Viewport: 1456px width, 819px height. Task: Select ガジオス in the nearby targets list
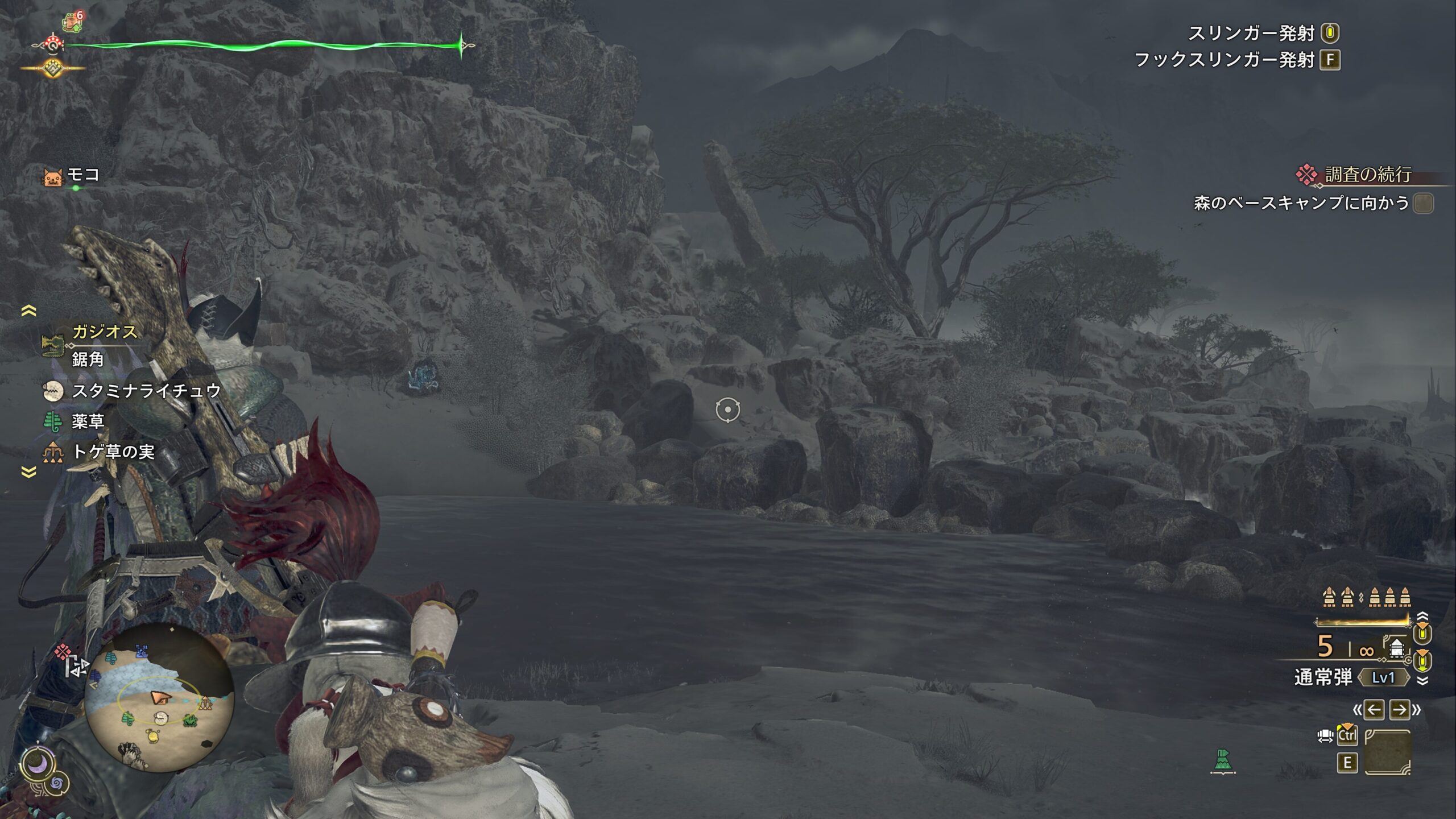[105, 332]
